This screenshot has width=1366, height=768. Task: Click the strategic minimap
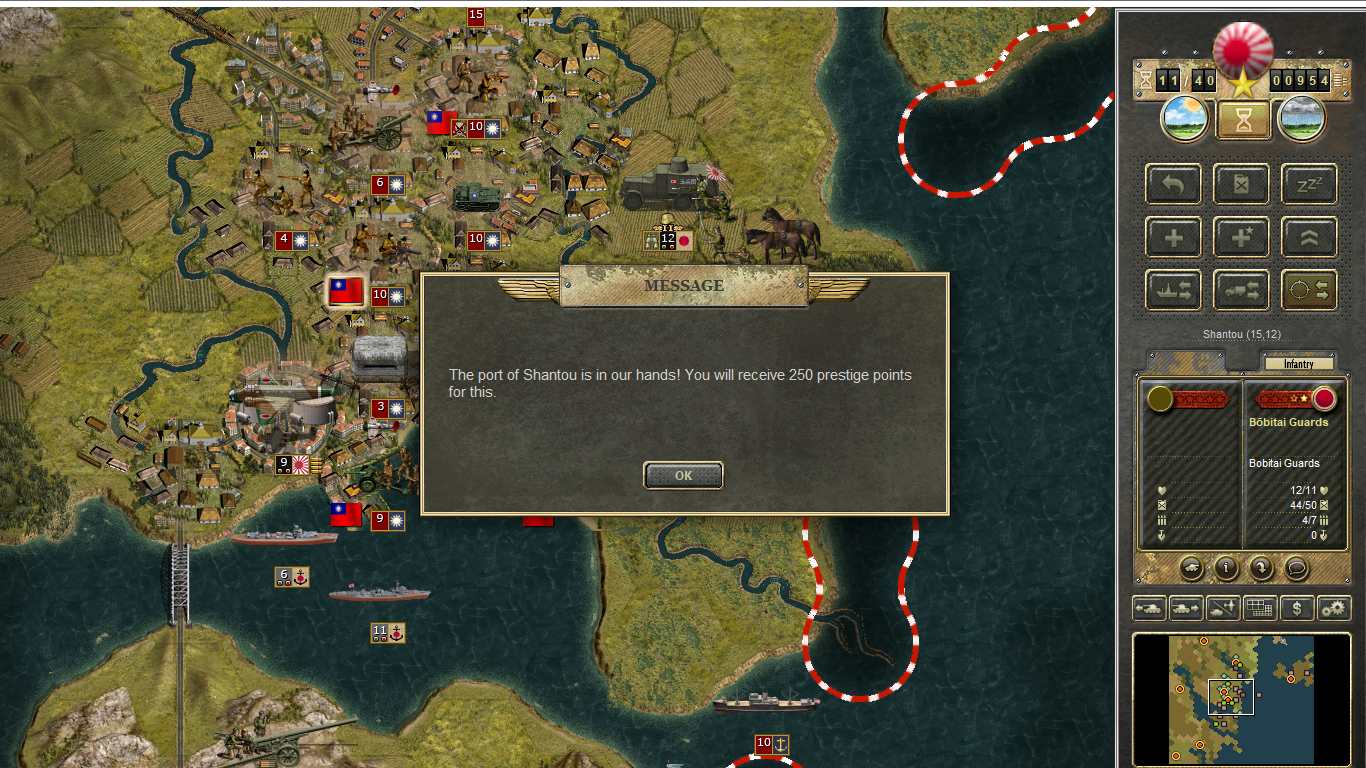point(1240,696)
